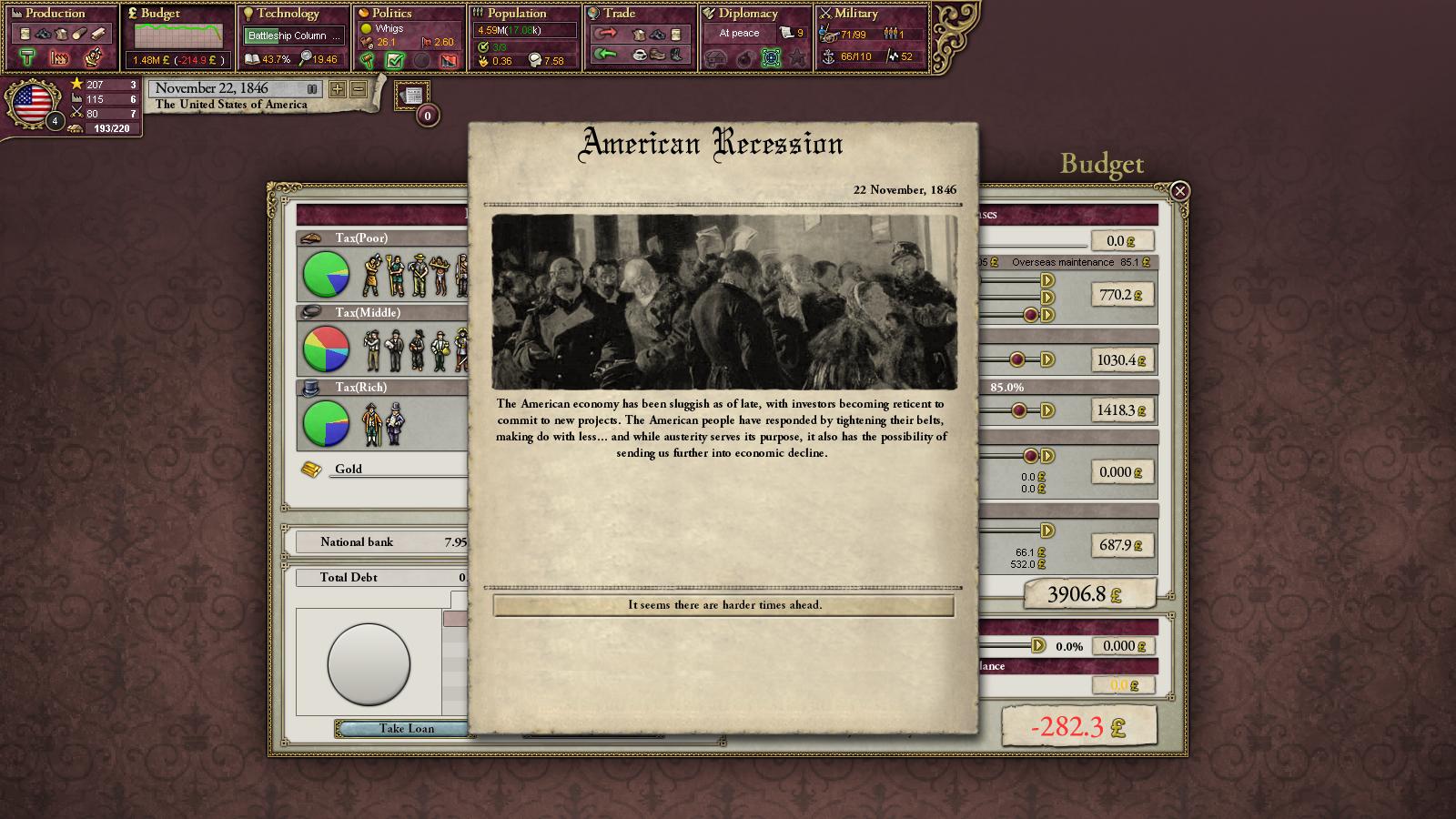Increase game speed with plus button
This screenshot has height=819, width=1456.
338,89
